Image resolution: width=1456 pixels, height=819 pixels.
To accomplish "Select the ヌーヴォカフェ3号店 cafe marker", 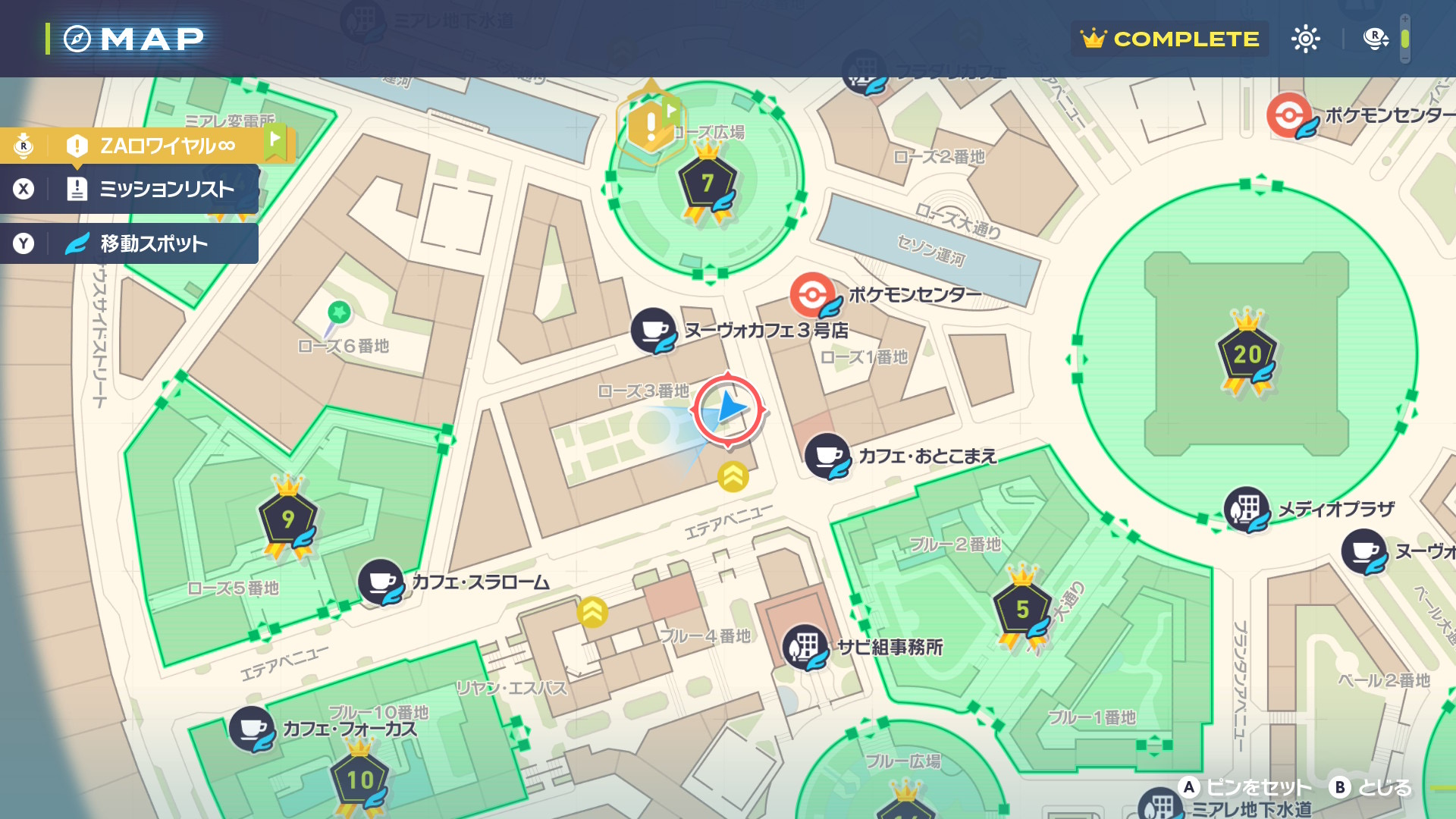I will [654, 331].
